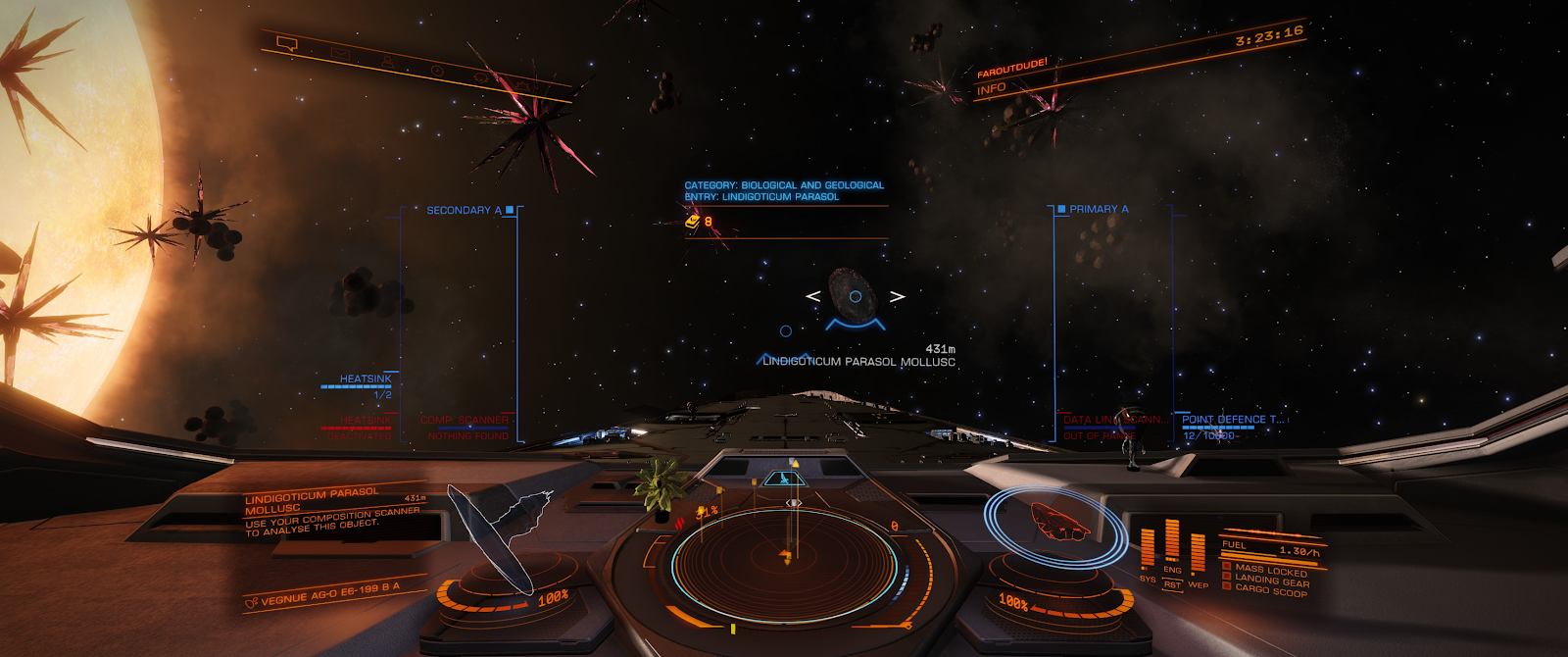
Task: Select the Heatsink secondary fire group item
Action: 365,379
